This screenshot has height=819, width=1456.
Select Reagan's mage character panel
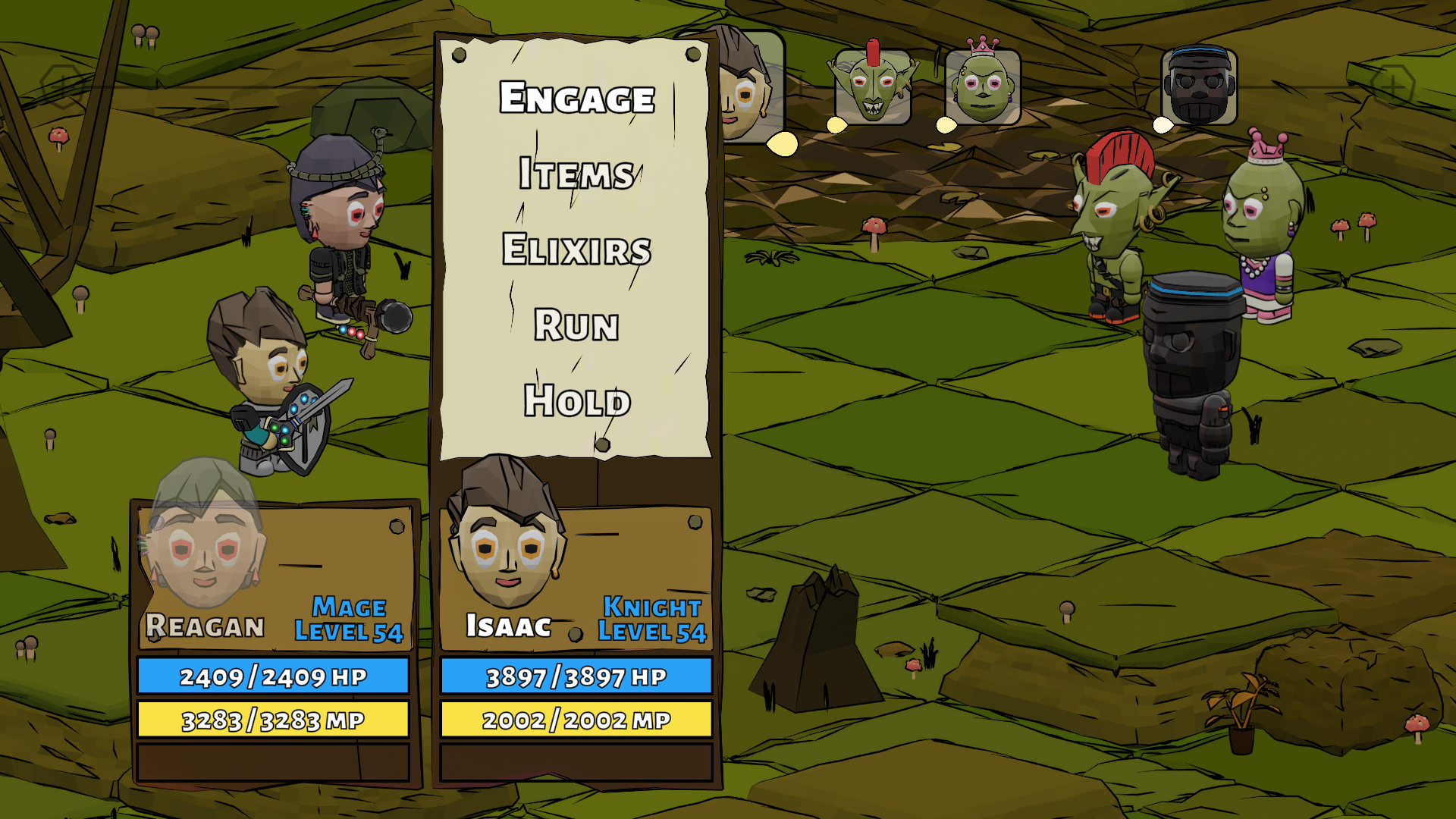(274, 576)
